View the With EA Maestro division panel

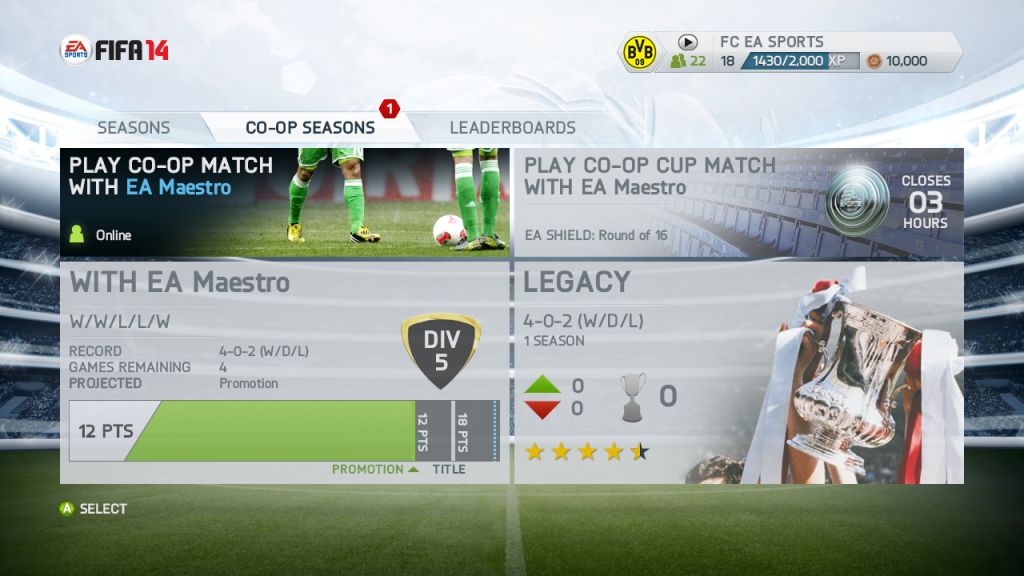pyautogui.click(x=285, y=372)
